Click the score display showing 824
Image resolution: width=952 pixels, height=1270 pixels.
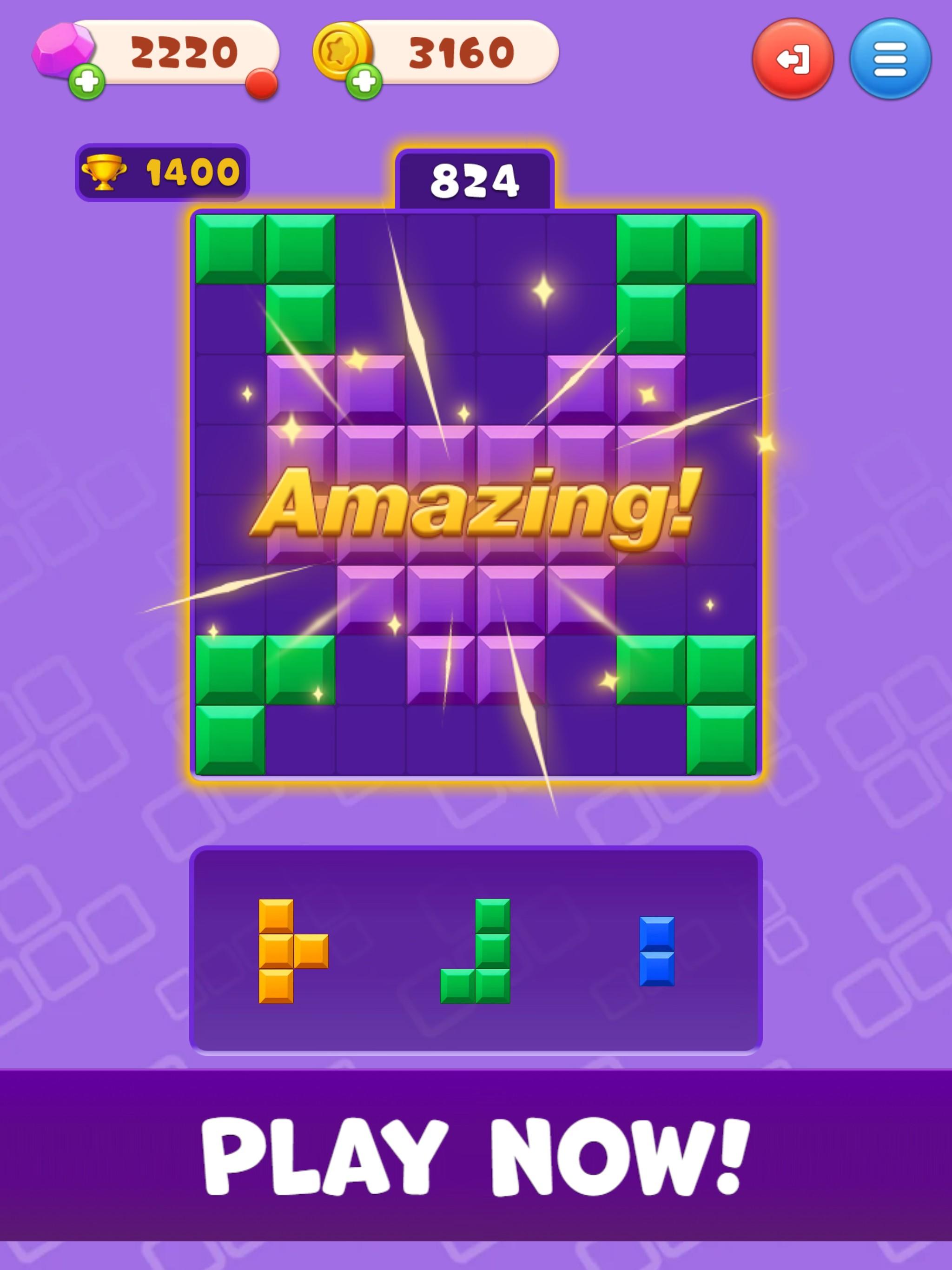476,178
